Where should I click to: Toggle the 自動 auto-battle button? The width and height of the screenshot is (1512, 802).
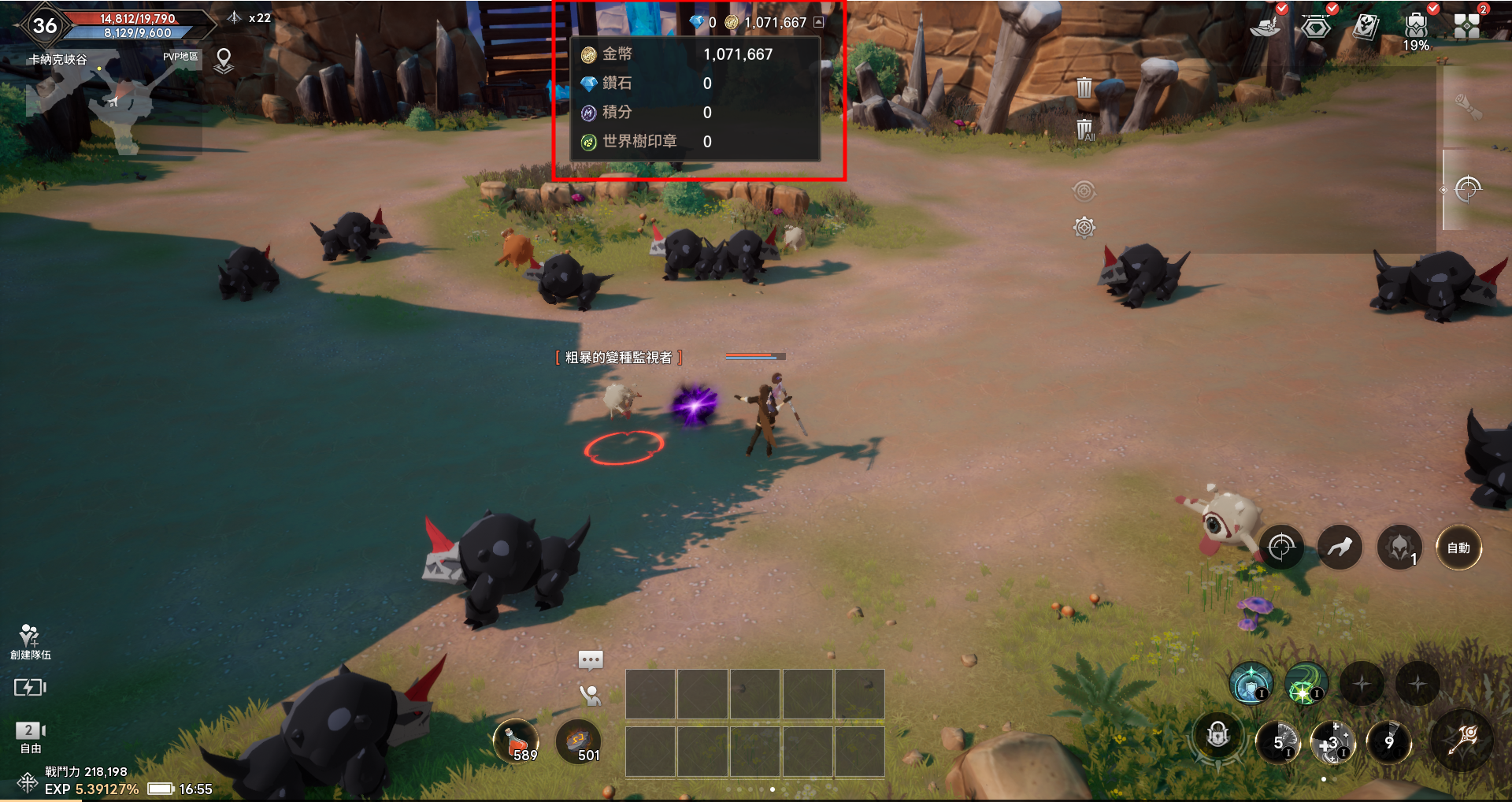pos(1458,548)
